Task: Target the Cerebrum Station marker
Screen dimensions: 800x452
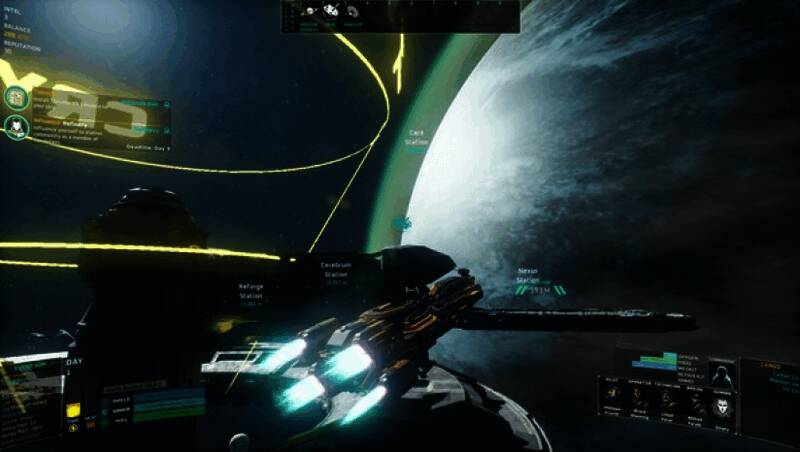Action: [336, 269]
